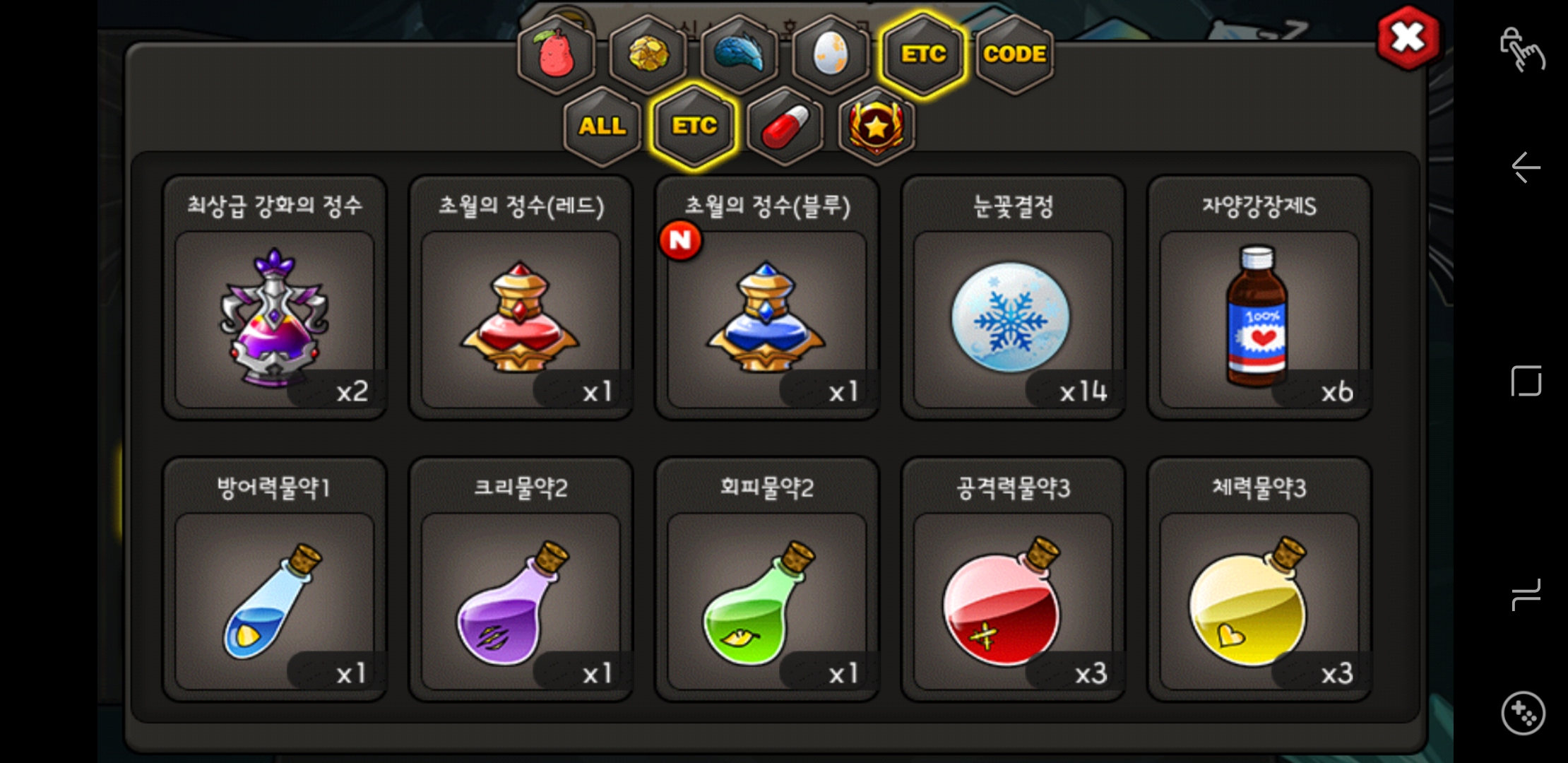Show the egg category tab
1568x763 pixels.
[831, 54]
